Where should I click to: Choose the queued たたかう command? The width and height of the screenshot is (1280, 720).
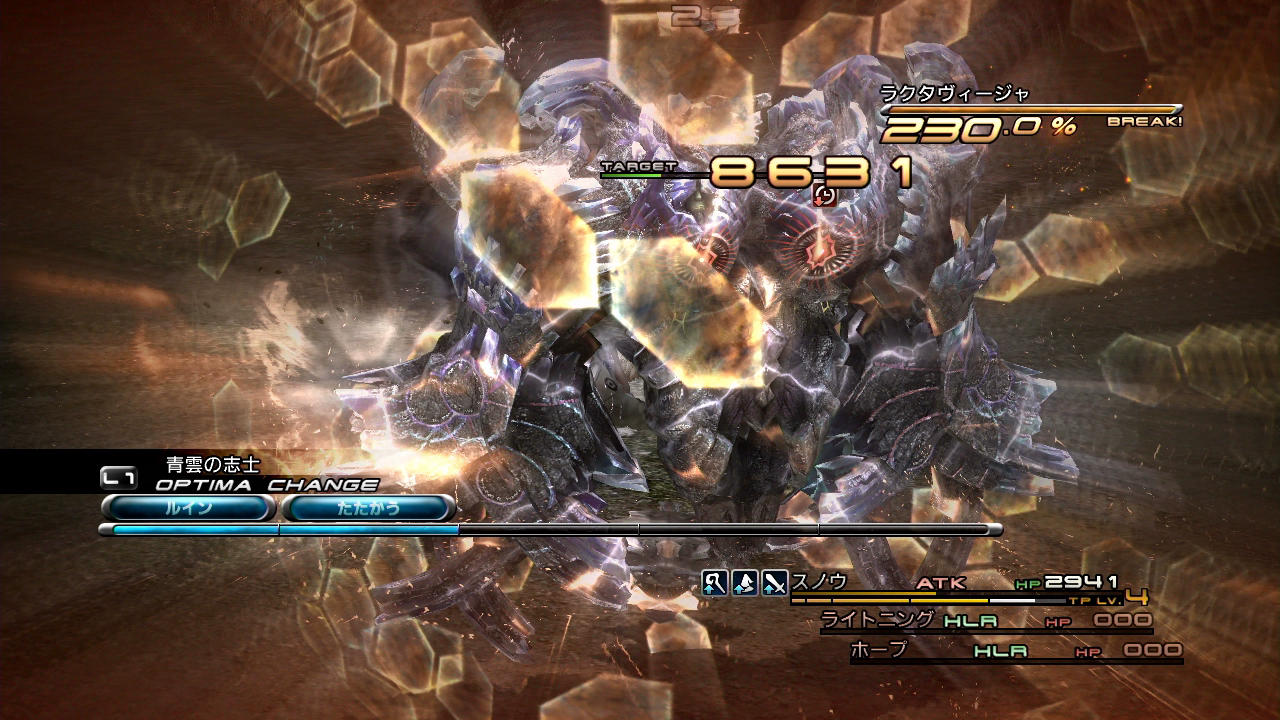pyautogui.click(x=368, y=508)
